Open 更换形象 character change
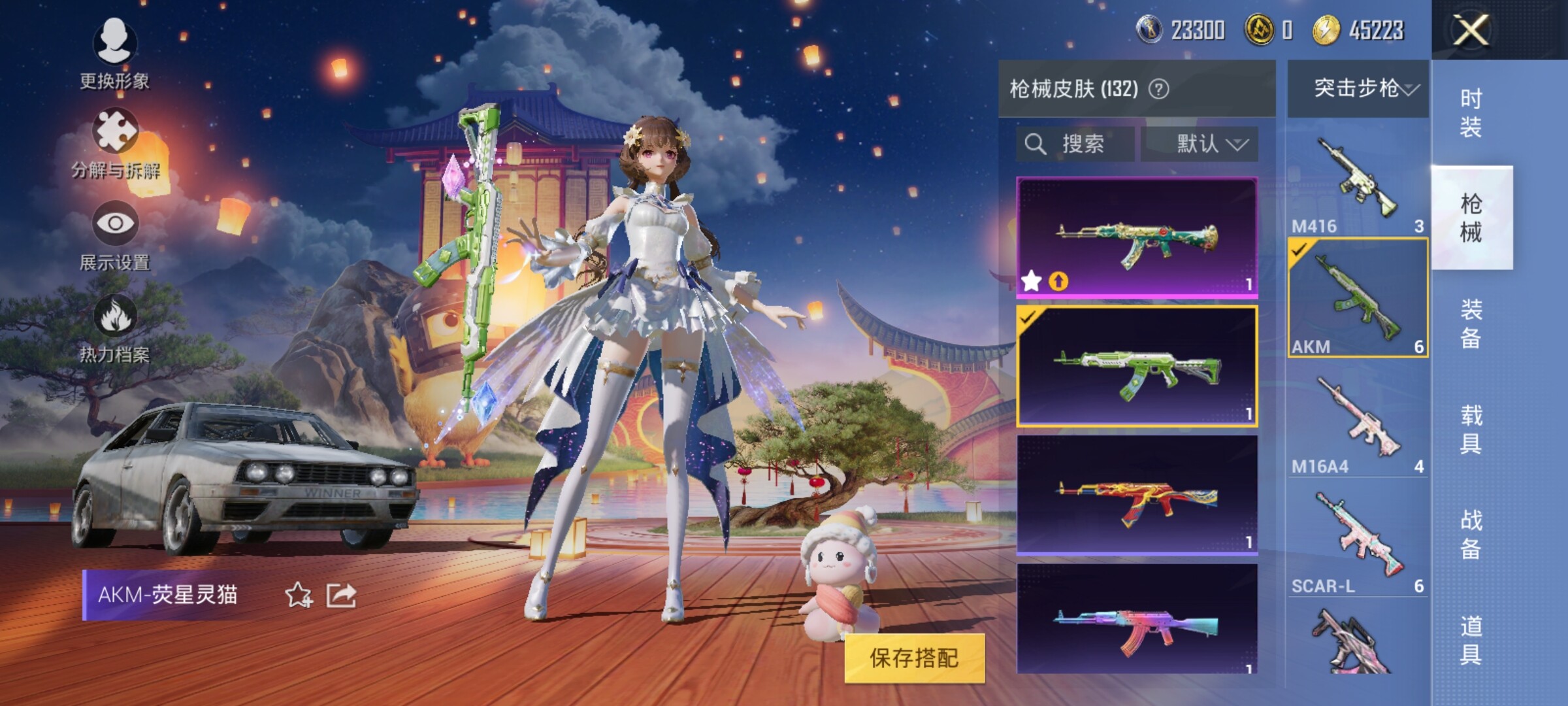 115,54
